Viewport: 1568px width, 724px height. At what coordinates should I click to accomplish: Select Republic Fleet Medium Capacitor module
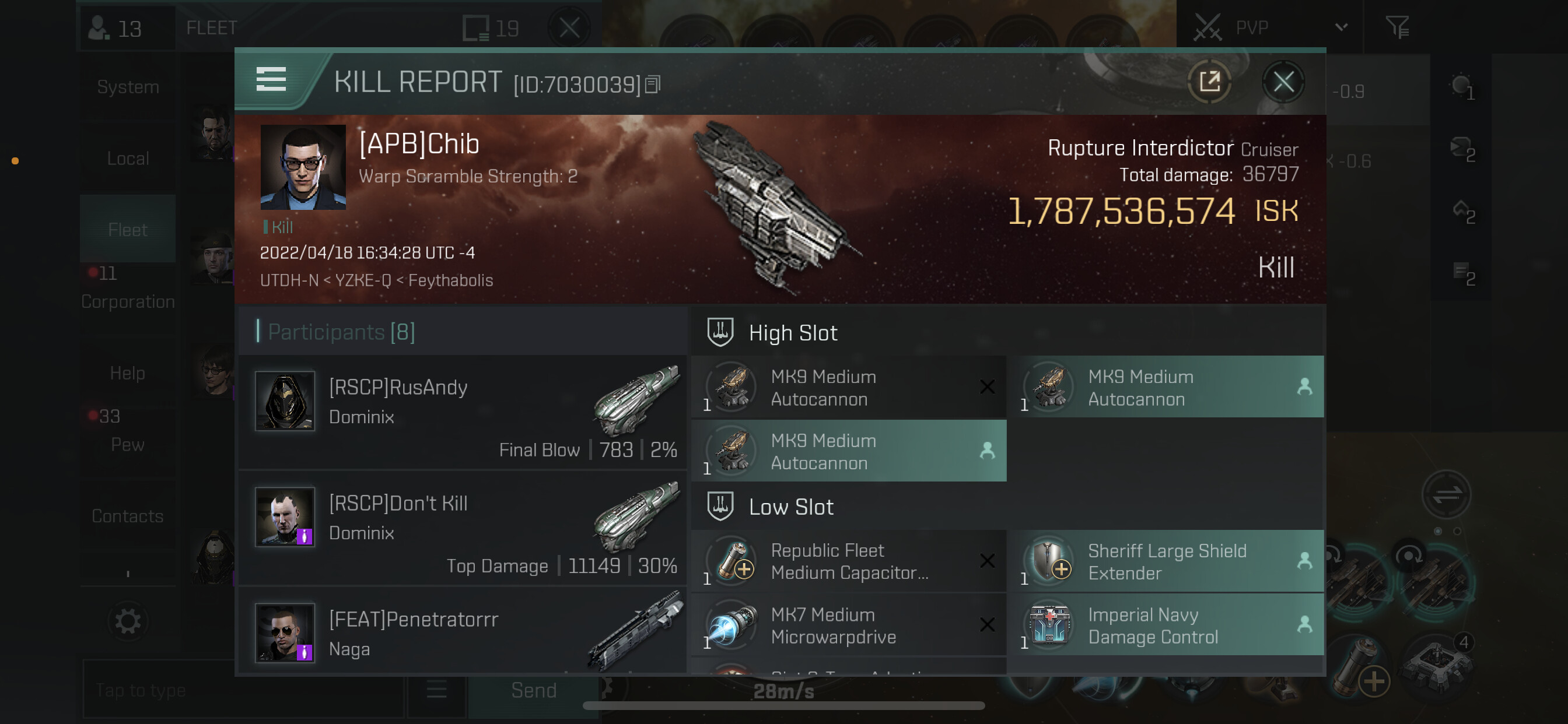[849, 561]
